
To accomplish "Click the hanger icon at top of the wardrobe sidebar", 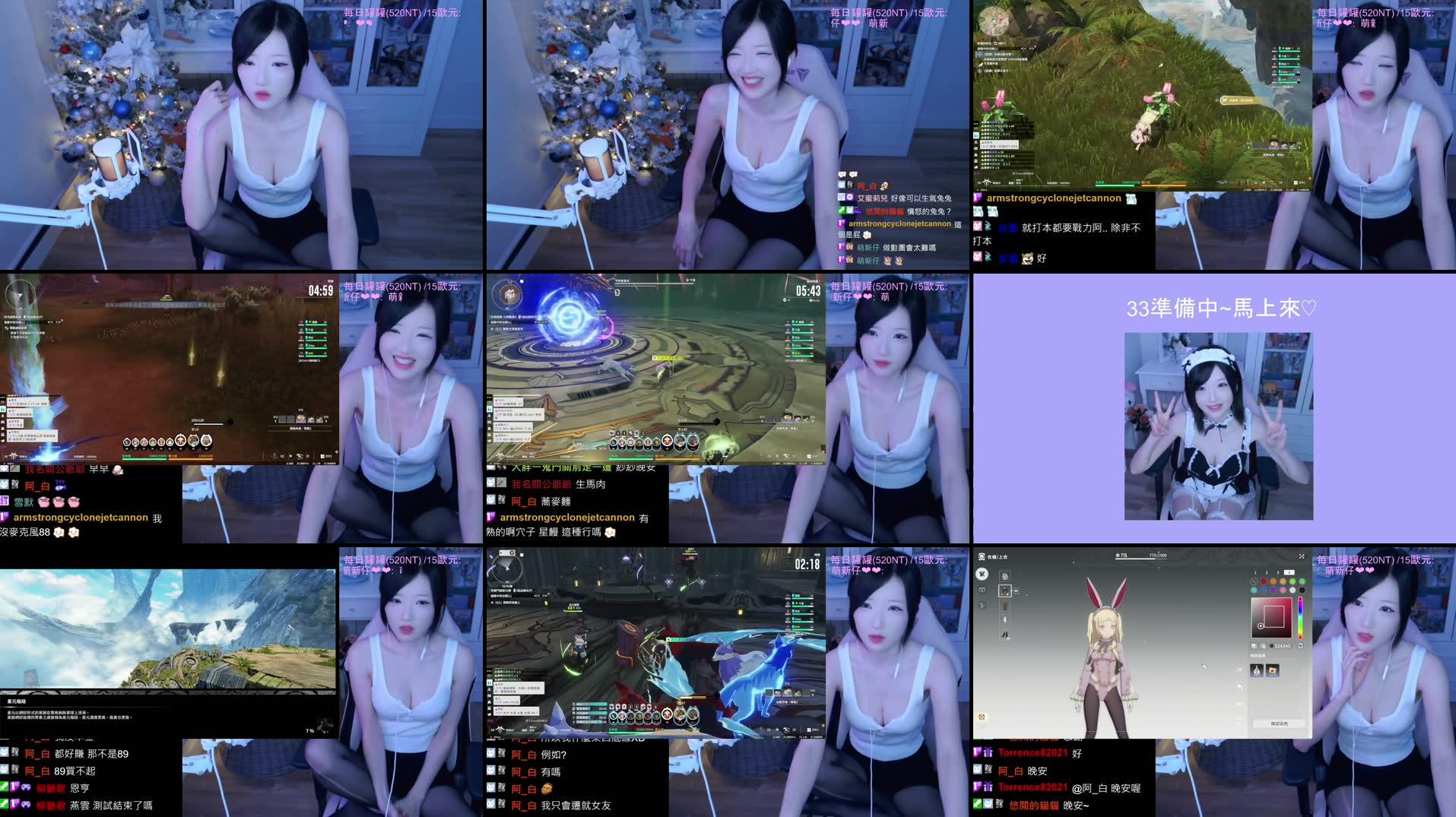I will [982, 574].
